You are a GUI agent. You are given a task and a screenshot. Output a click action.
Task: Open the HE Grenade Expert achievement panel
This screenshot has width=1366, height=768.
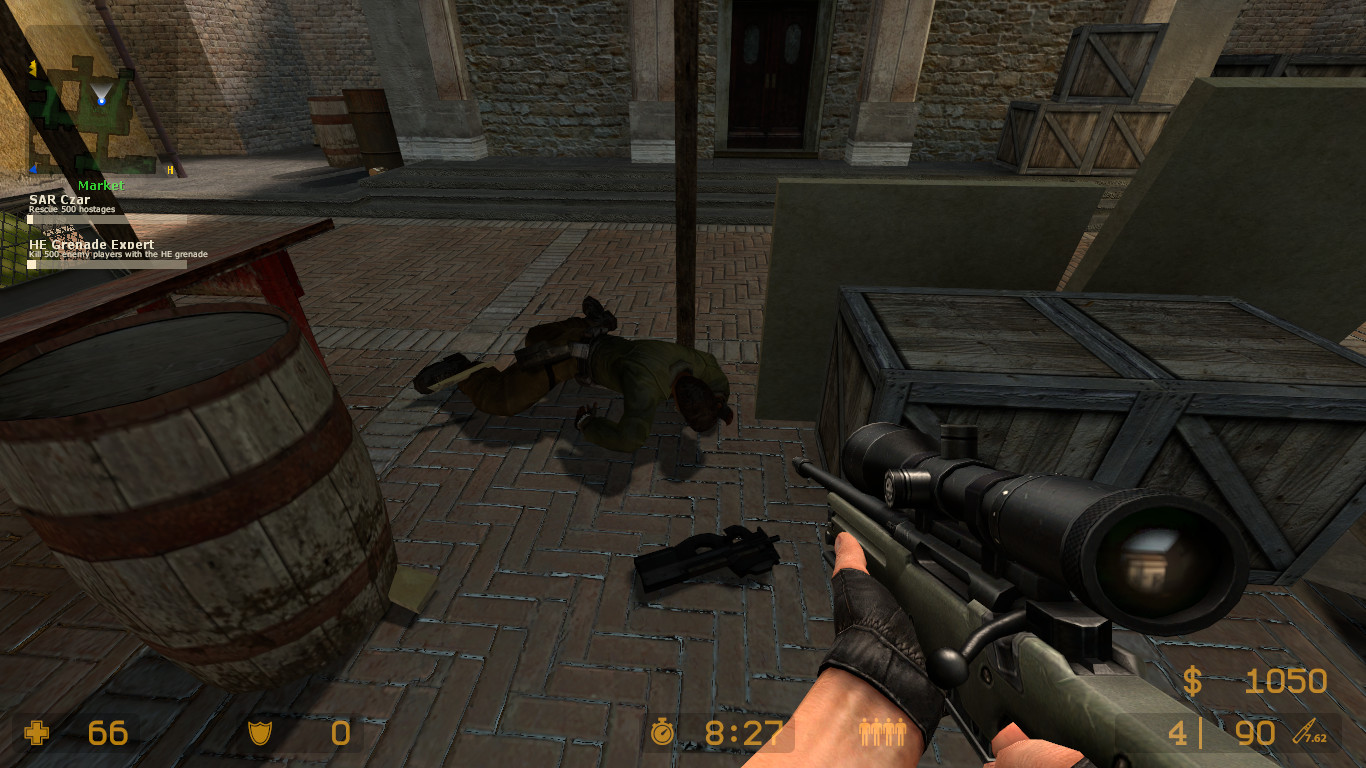coord(91,244)
